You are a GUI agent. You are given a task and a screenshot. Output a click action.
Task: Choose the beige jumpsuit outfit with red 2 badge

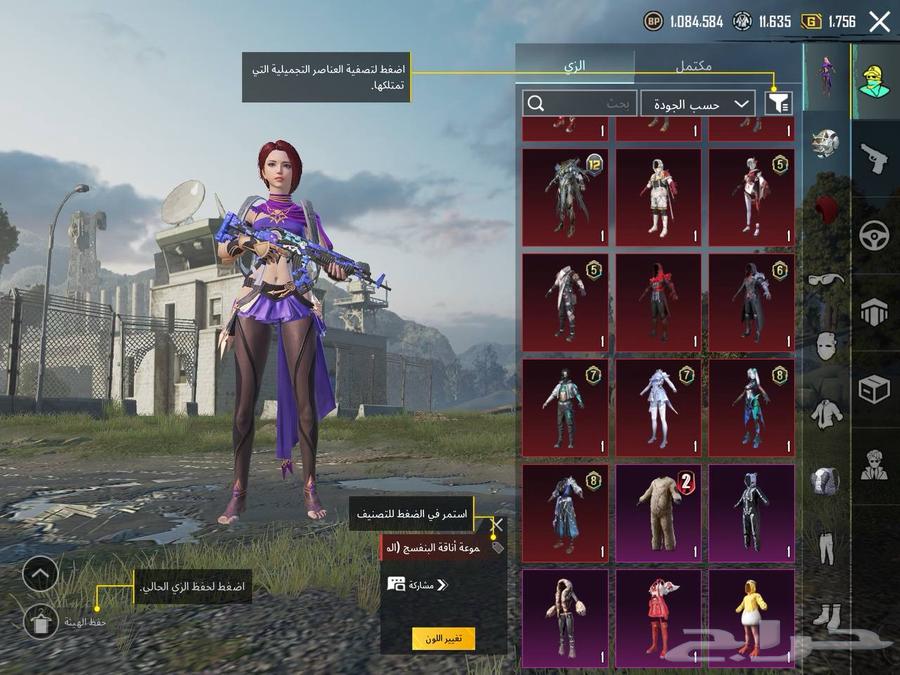pos(658,511)
